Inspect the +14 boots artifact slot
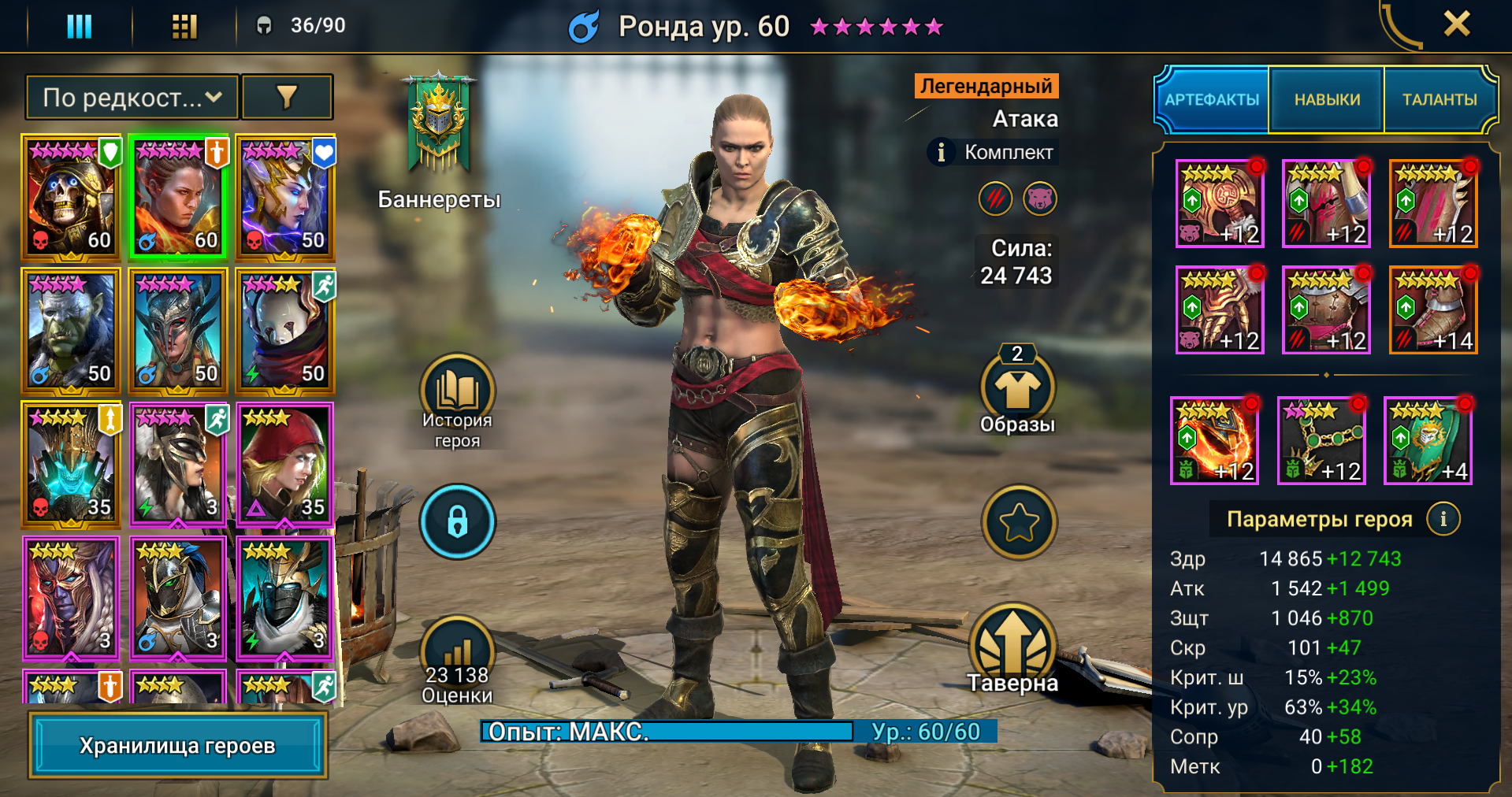Screen dimensions: 1512x797 (1432, 310)
